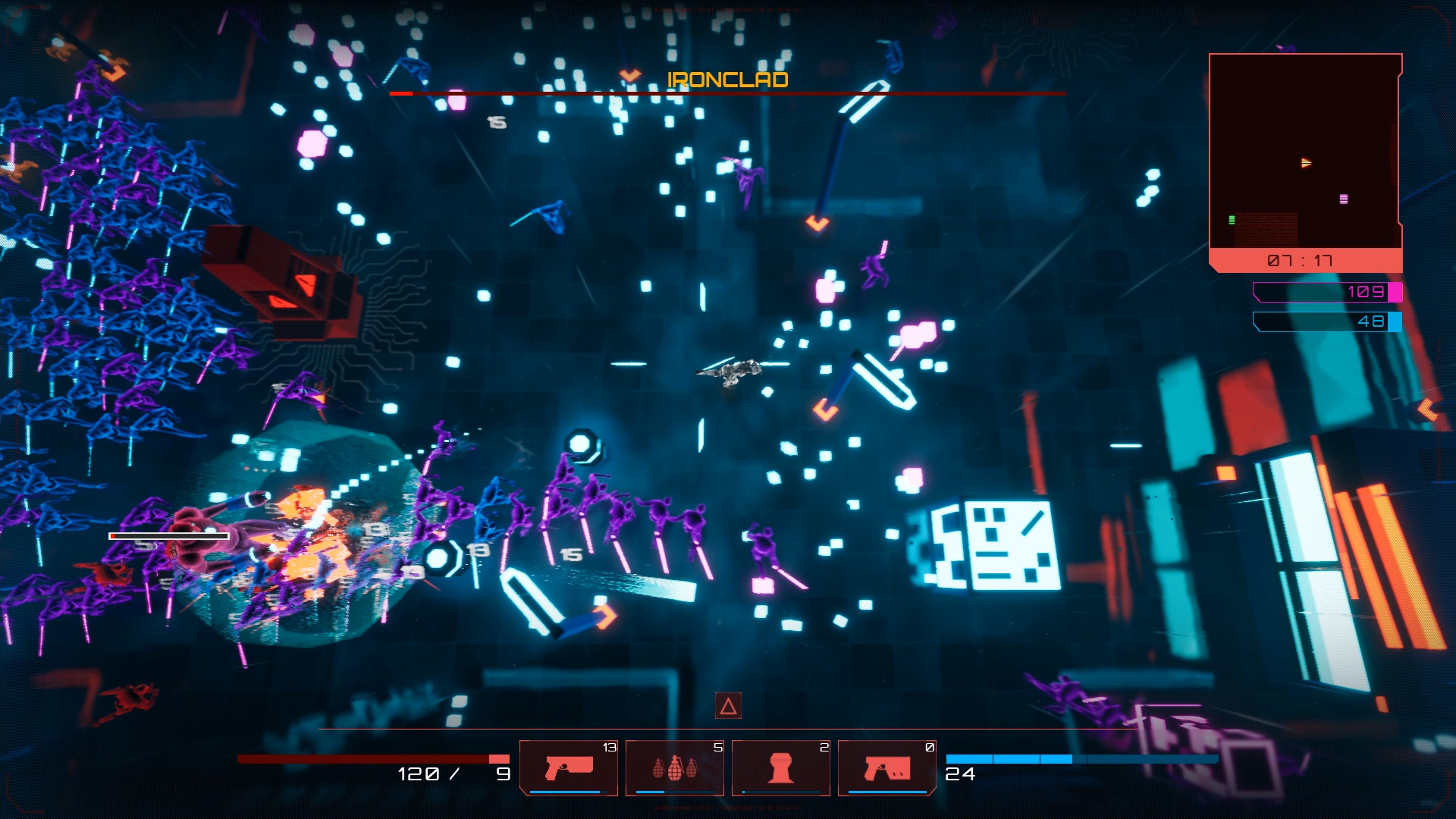Activate the turret-shaped ability slot
This screenshot has height=819, width=1456.
(780, 767)
